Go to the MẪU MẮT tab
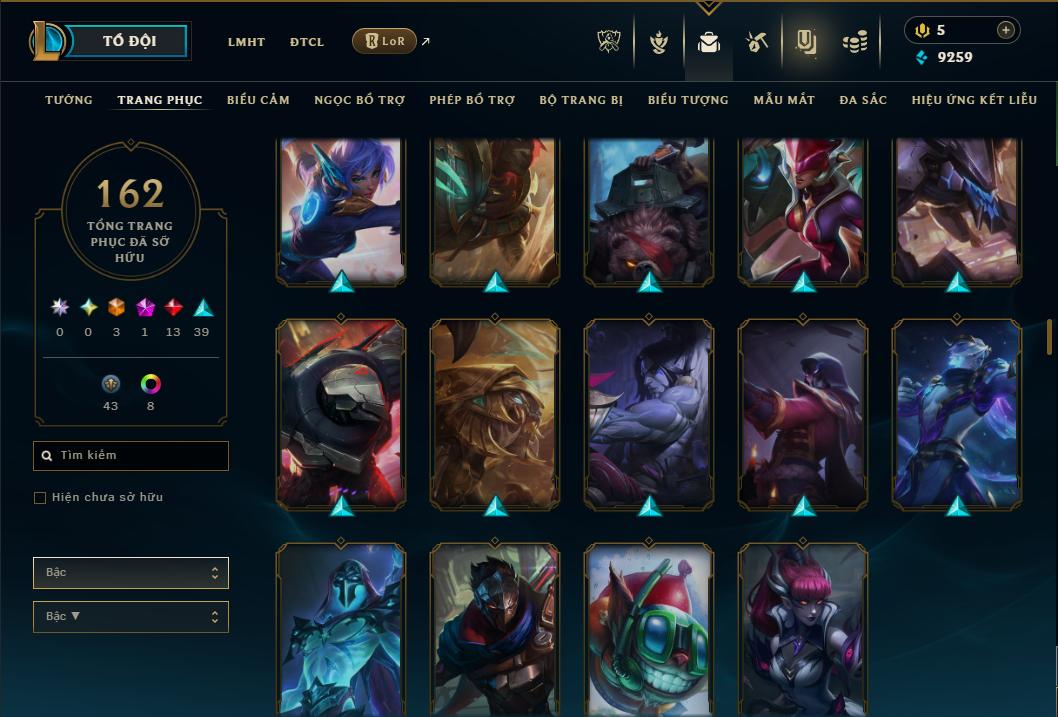 pyautogui.click(x=784, y=100)
